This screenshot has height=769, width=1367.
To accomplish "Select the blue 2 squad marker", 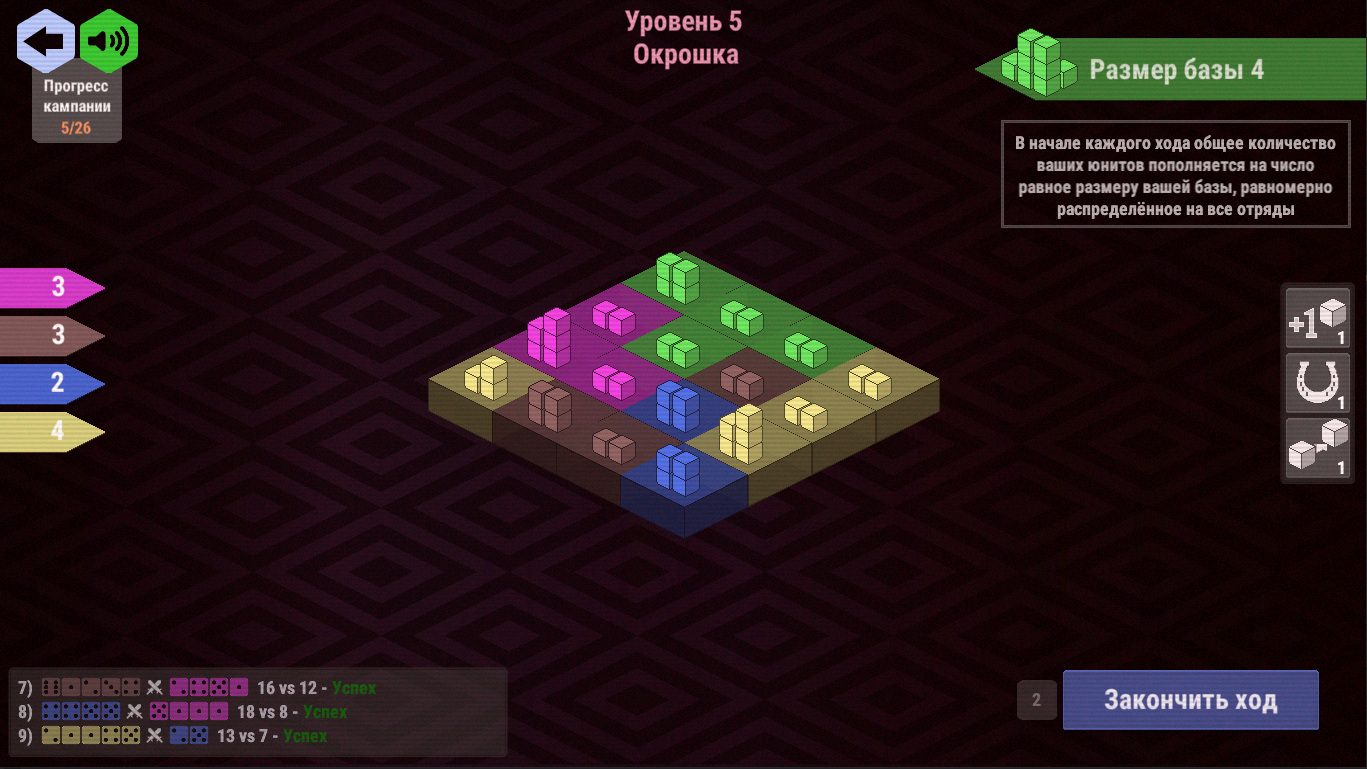I will coord(48,384).
